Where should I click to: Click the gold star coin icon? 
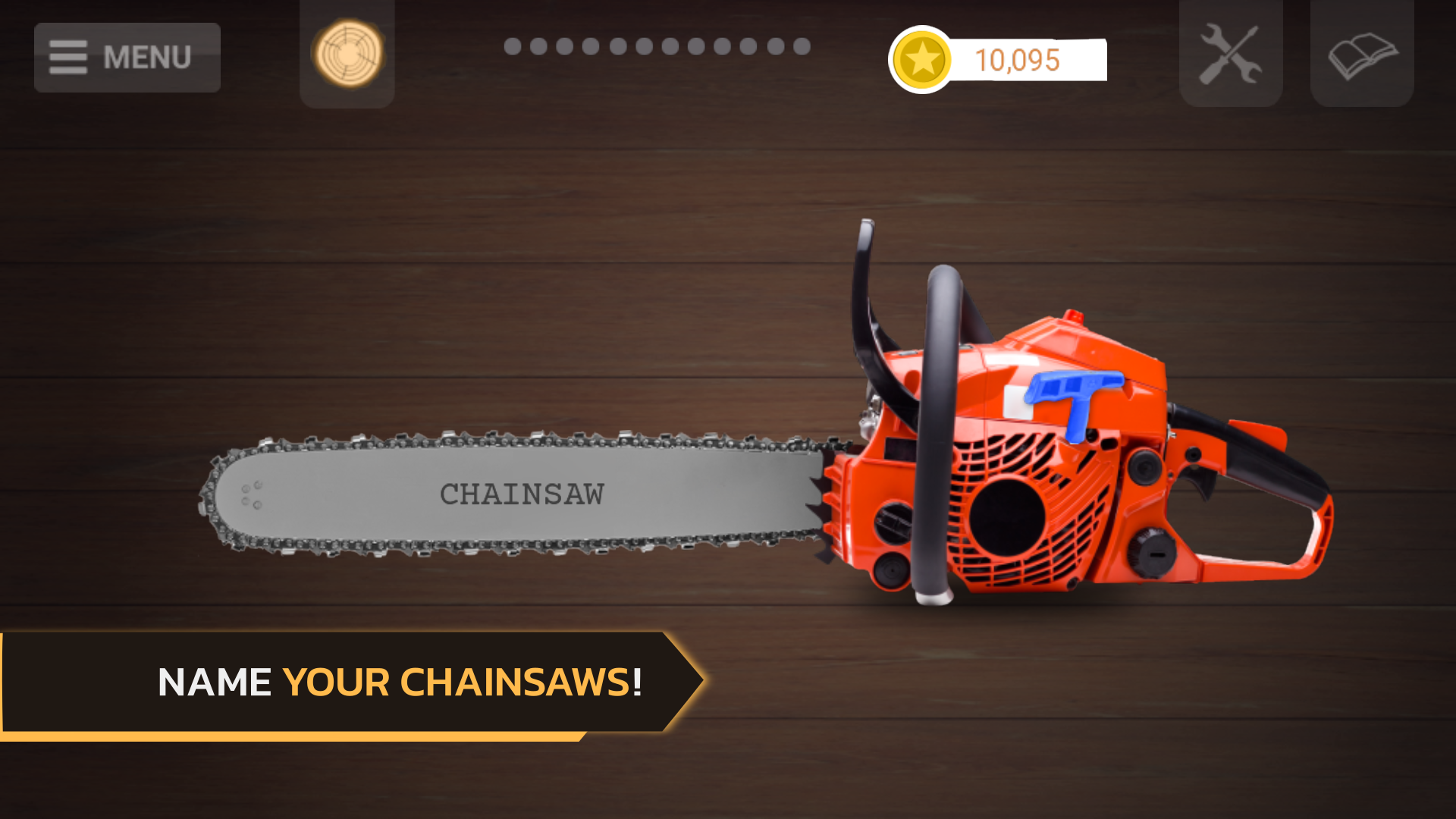[922, 60]
